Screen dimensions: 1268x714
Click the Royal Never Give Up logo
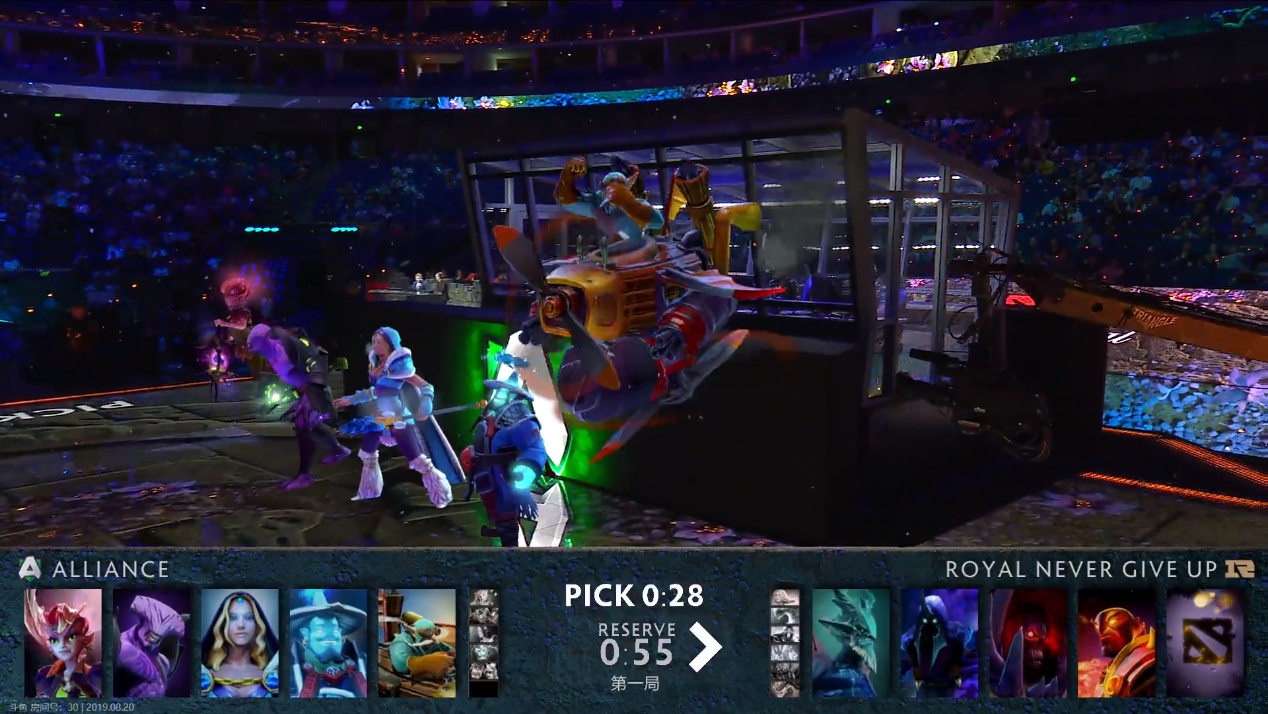coord(1236,569)
